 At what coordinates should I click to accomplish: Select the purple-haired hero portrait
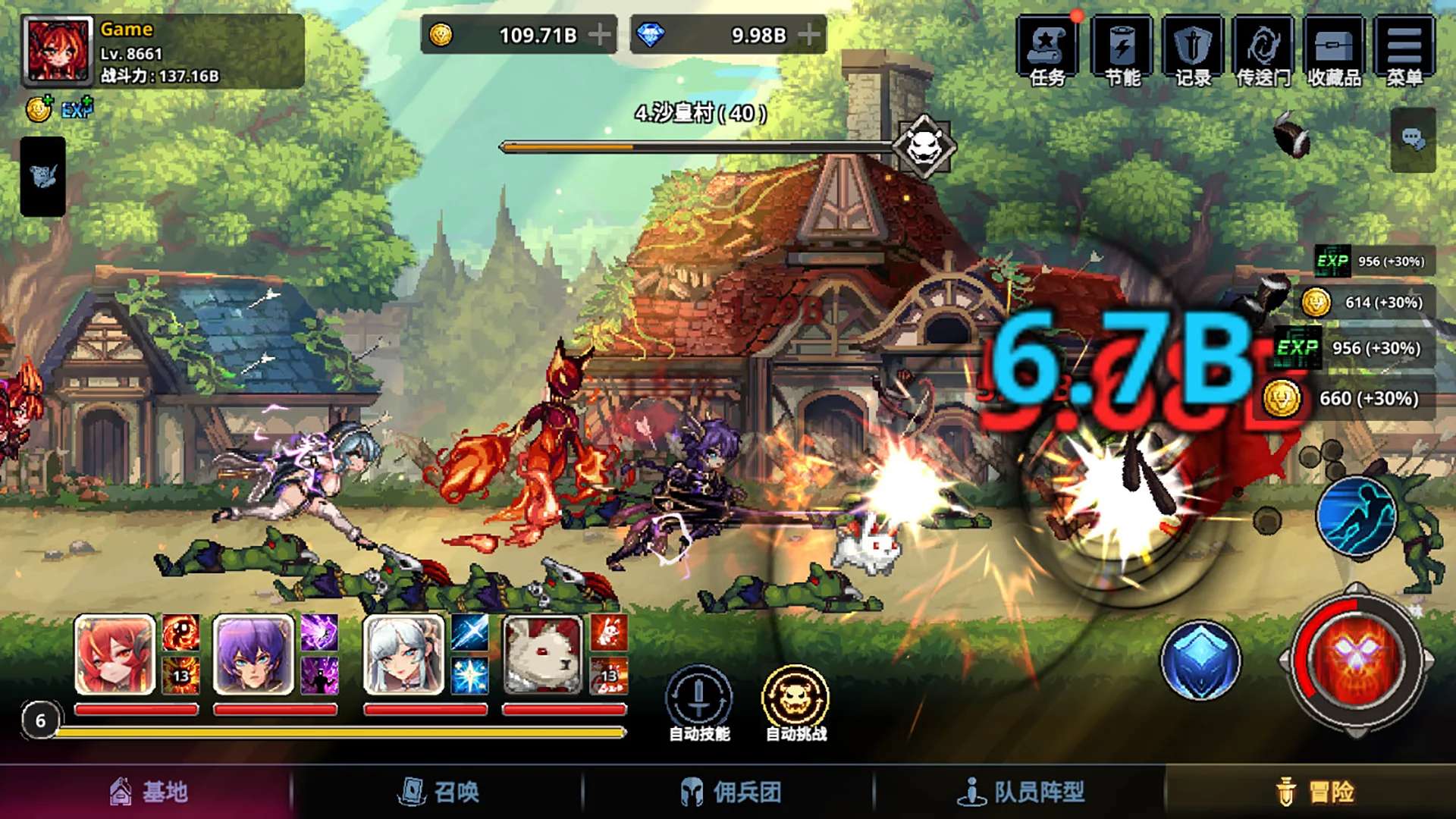pos(253,655)
